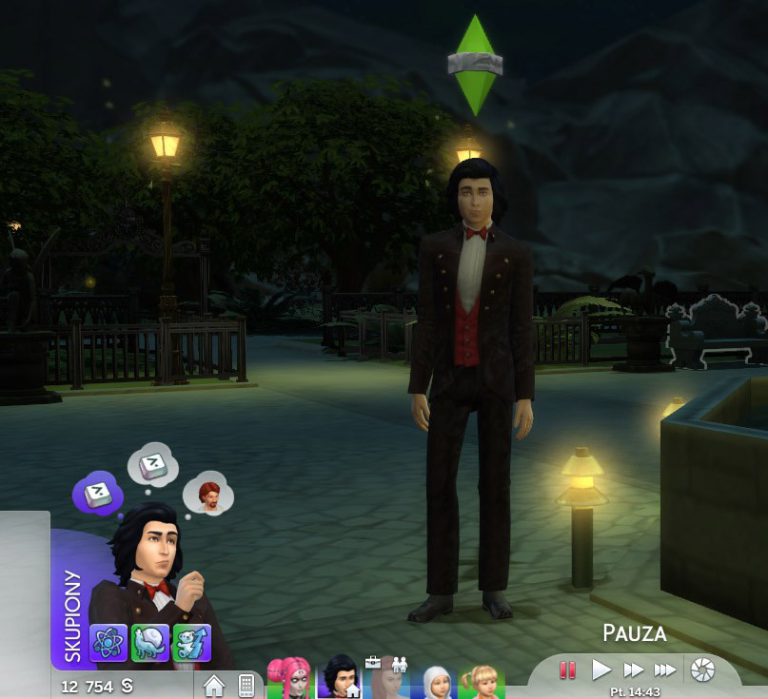Select the Sim portrait with briefcase icon

[x=387, y=679]
